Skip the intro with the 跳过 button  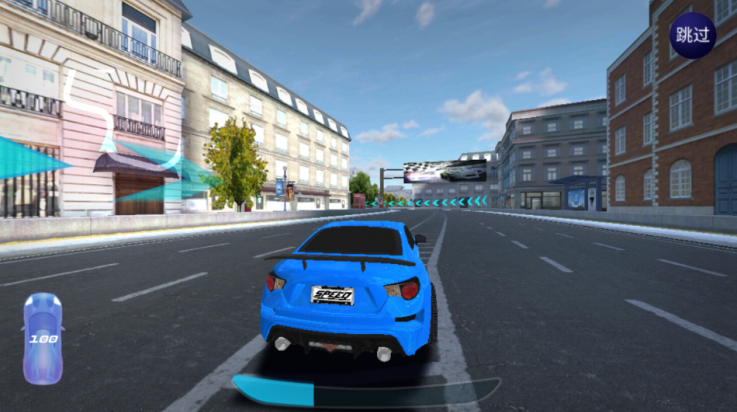tap(692, 35)
